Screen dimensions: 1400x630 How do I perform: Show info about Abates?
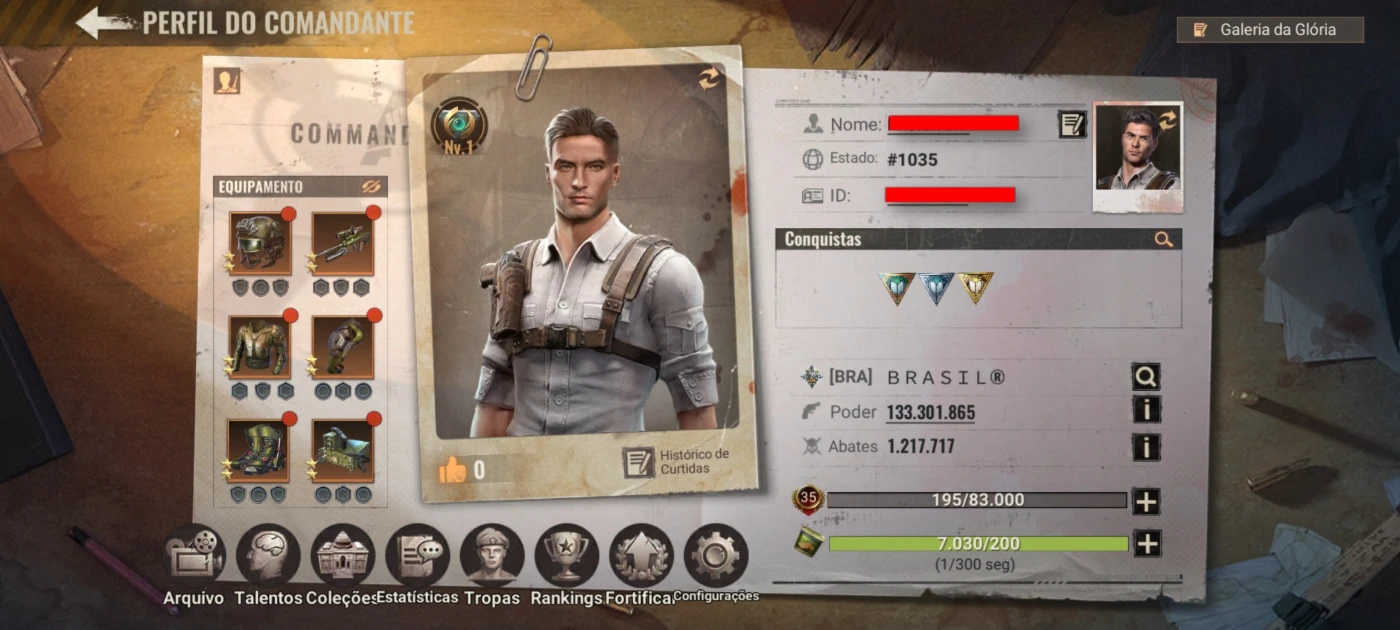coord(1146,446)
